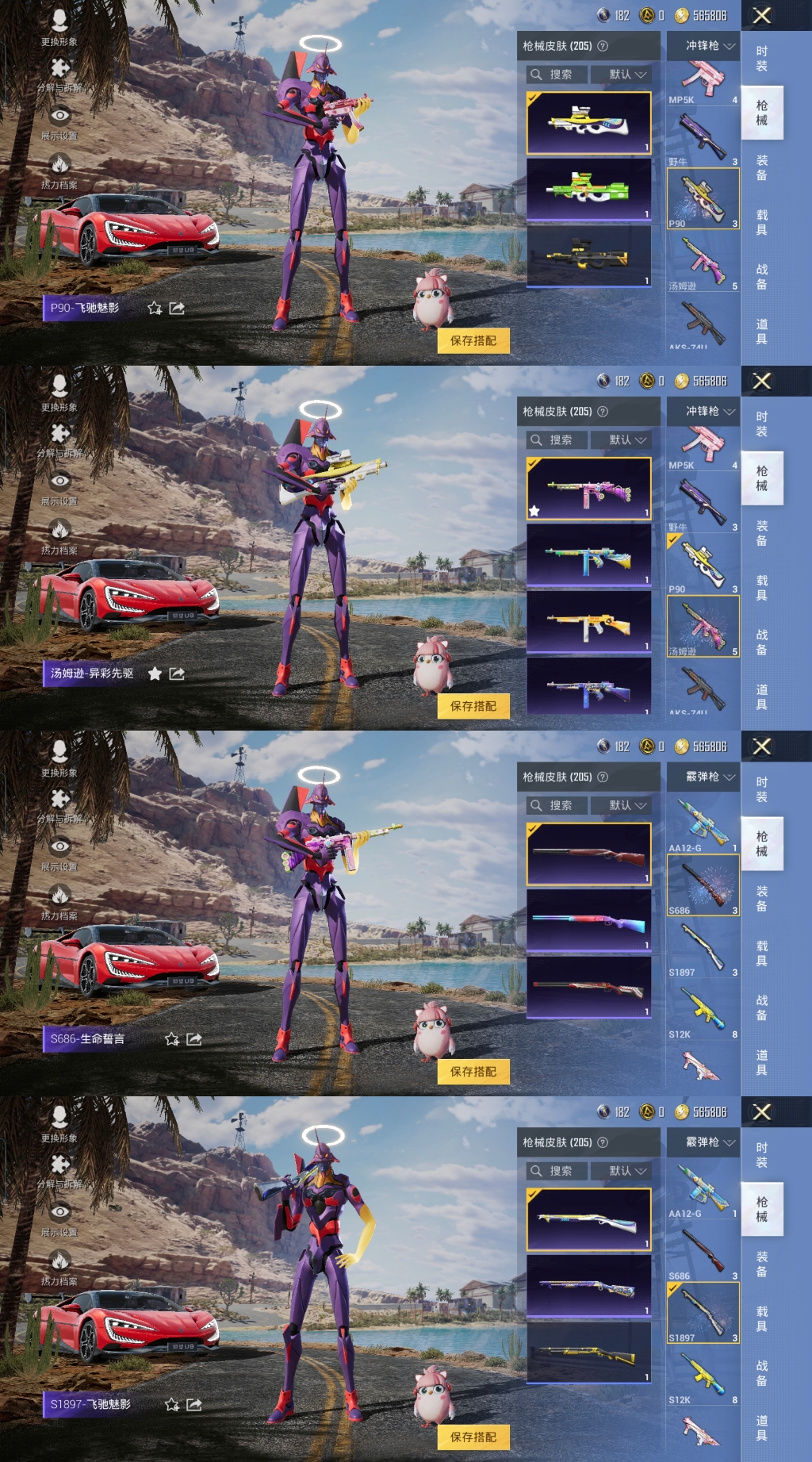Screen dimensions: 812x1462
Task: Select the white S1897 skin thumbnail
Action: [588, 1220]
